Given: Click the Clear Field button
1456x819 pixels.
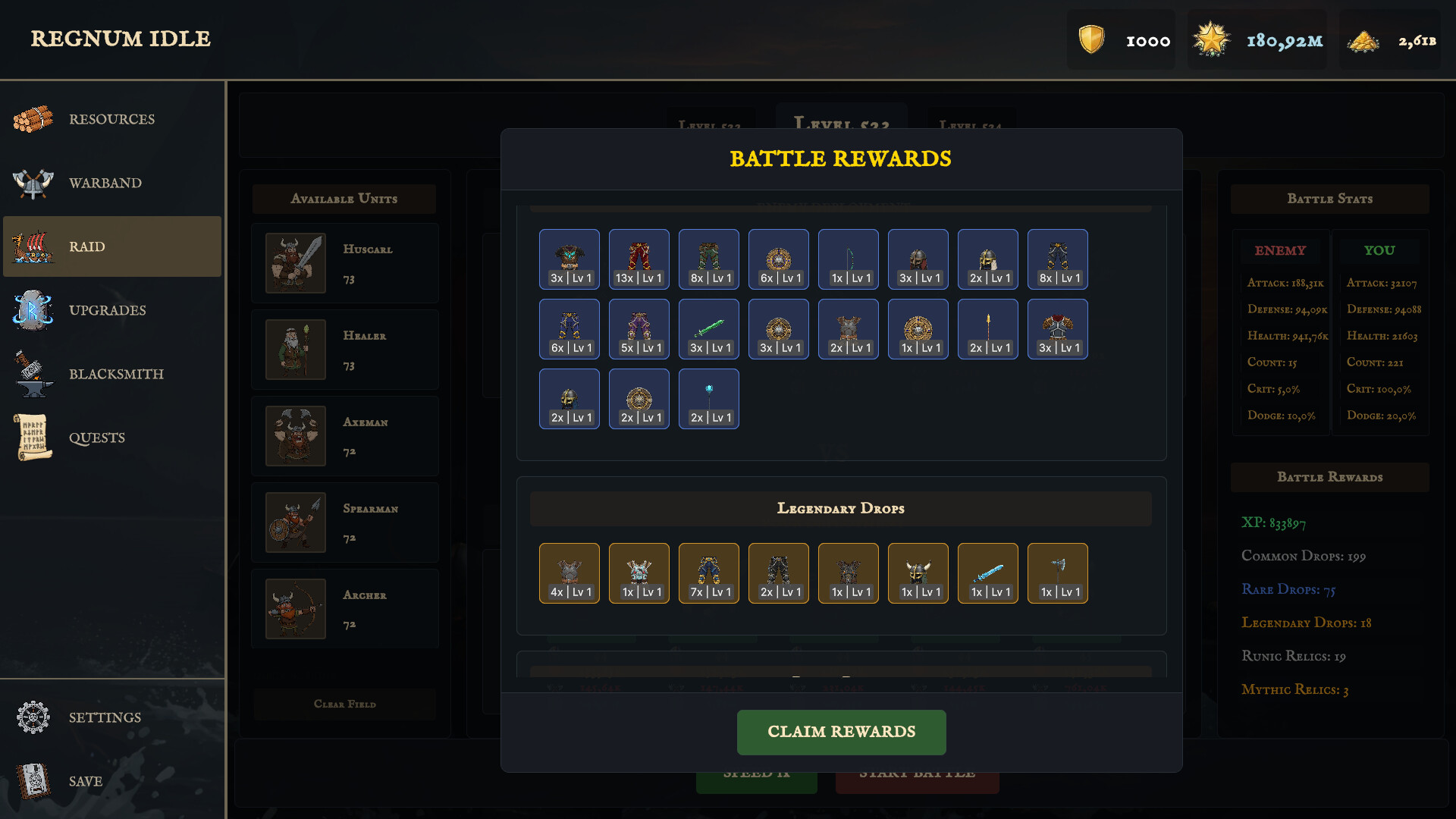Looking at the screenshot, I should (344, 704).
